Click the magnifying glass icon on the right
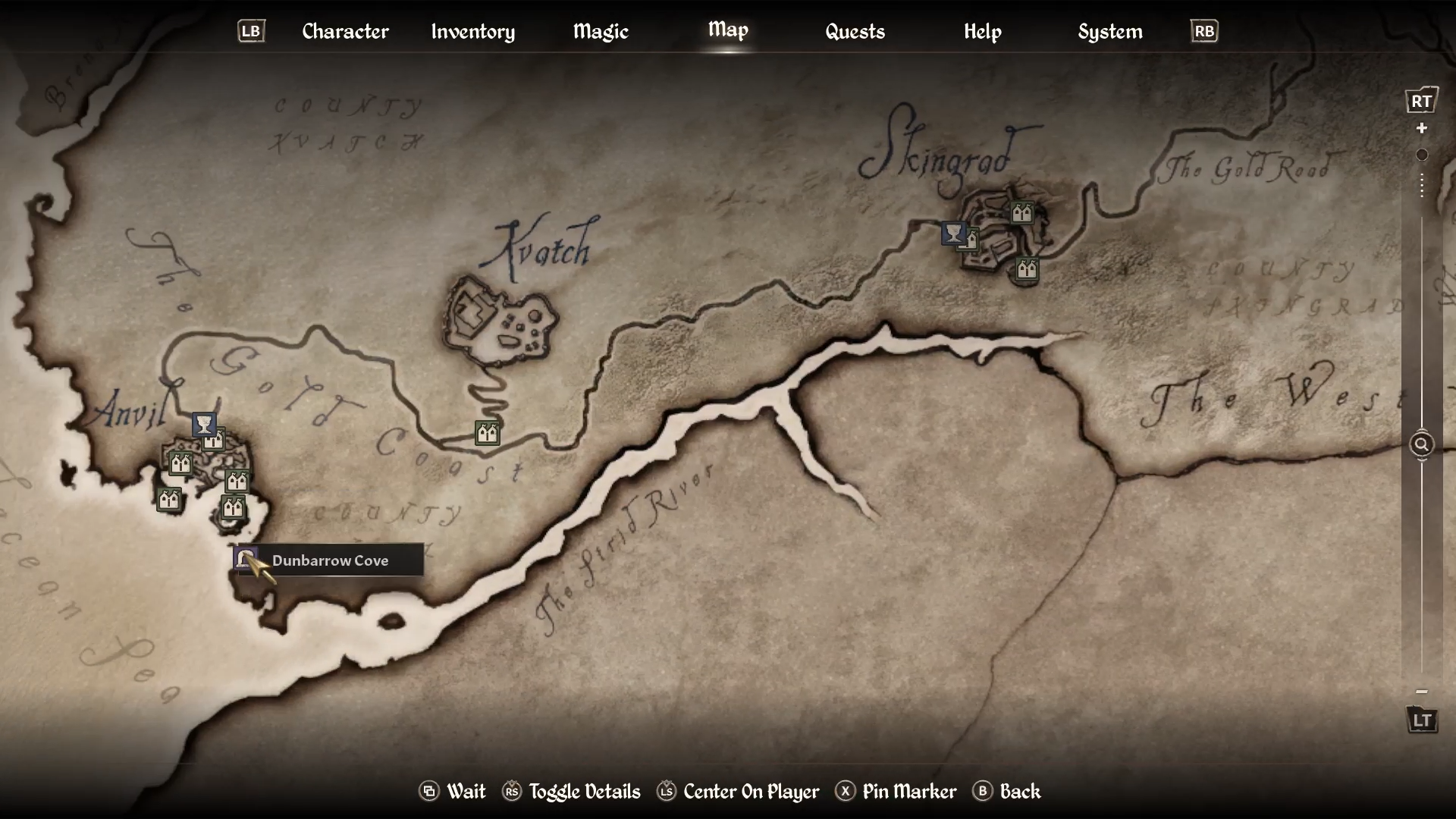Image resolution: width=1456 pixels, height=819 pixels. 1421,444
